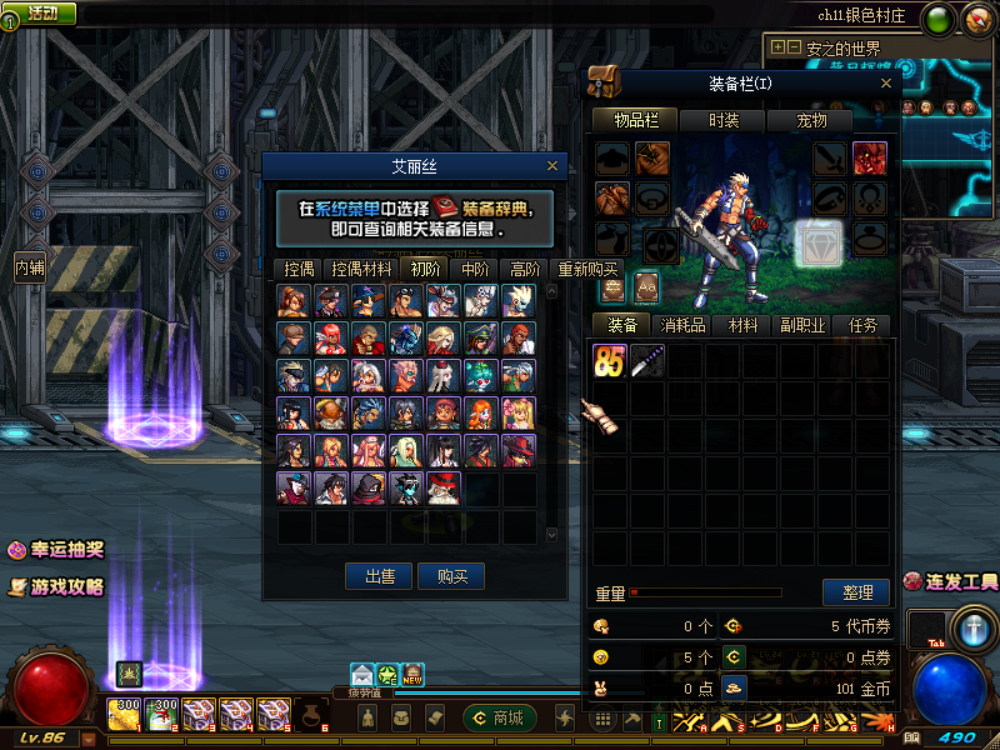Show the 宠物 pet tab

pos(811,120)
